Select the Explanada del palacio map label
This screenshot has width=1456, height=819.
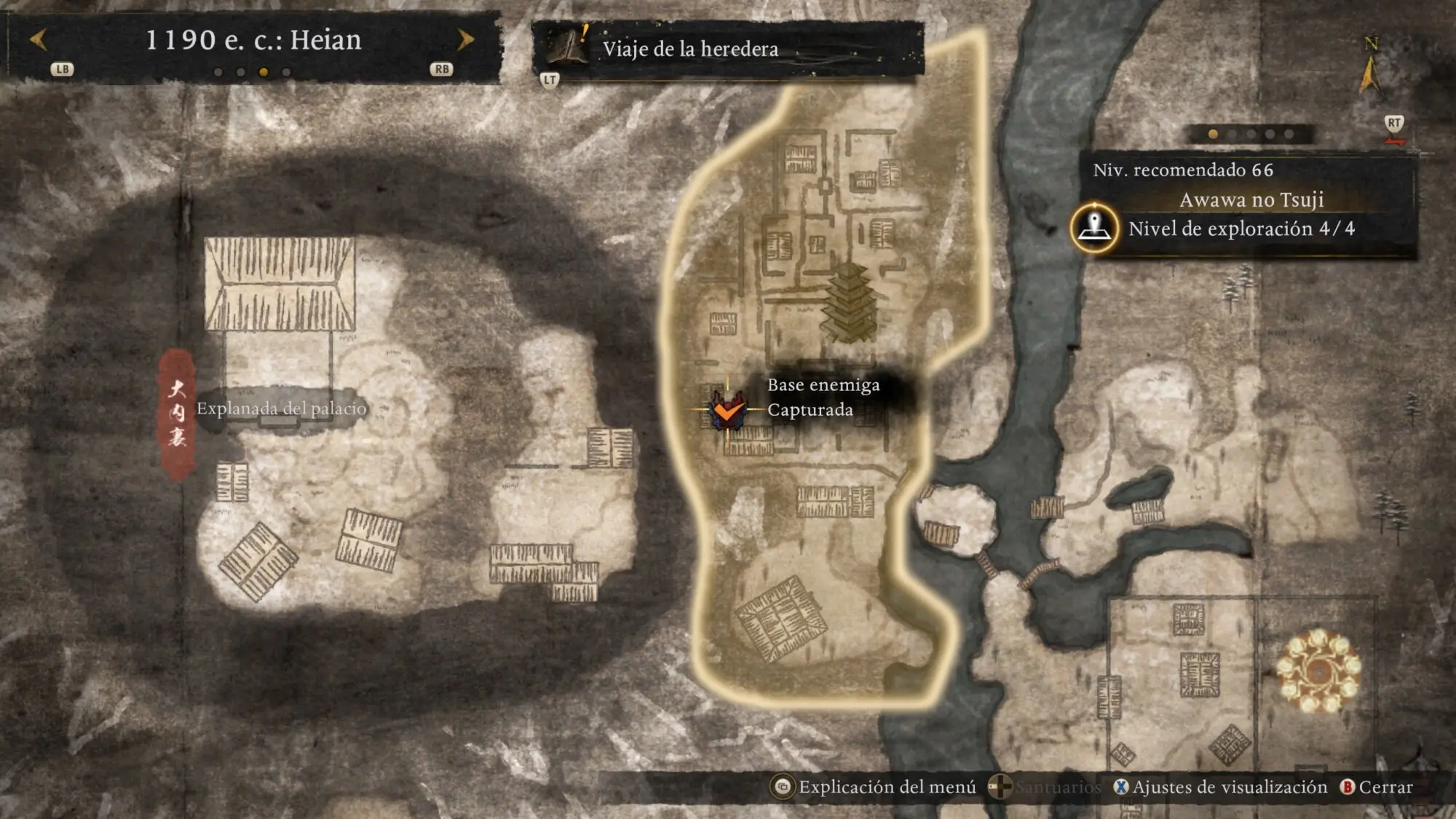point(281,409)
